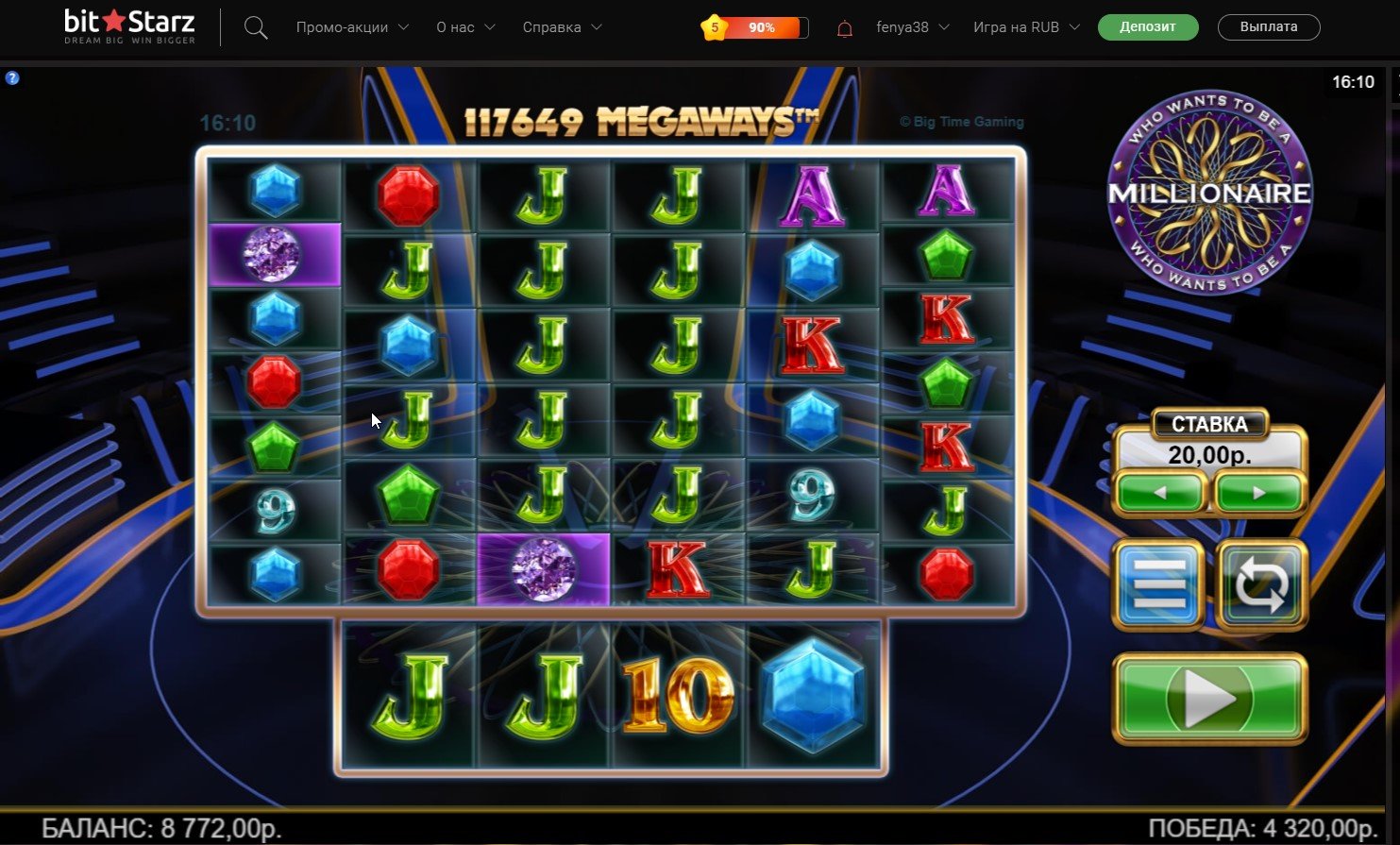Expand the Промо-акции dropdown
The width and height of the screenshot is (1400, 845).
coord(352,27)
